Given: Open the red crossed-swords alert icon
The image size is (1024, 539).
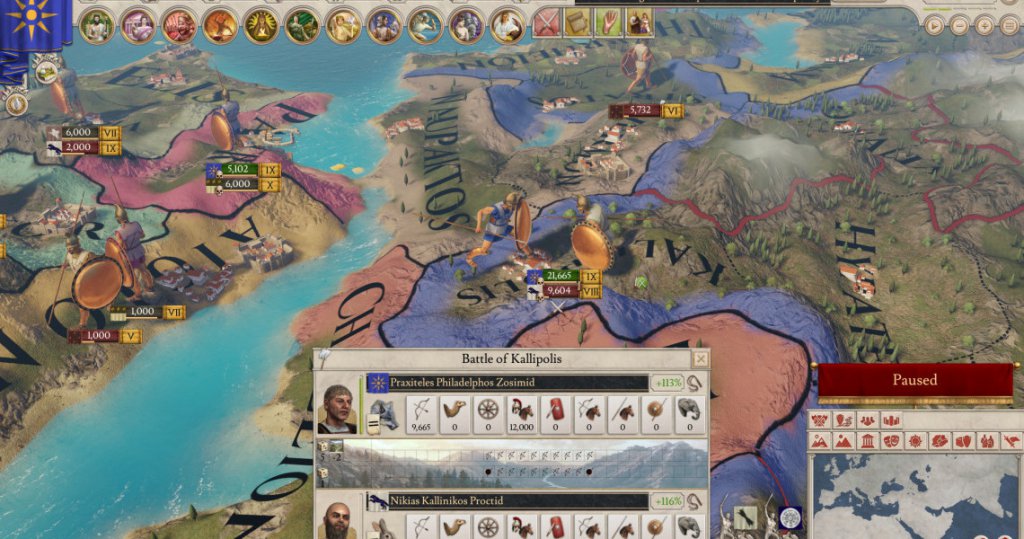Looking at the screenshot, I should coord(546,23).
